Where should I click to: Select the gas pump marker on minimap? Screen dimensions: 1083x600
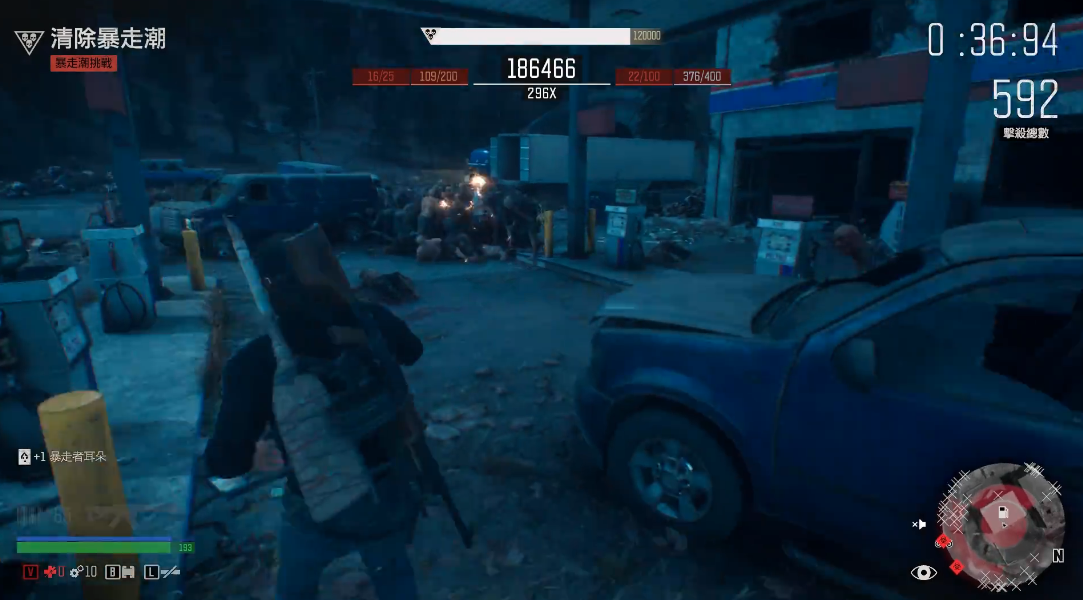(x=1002, y=512)
